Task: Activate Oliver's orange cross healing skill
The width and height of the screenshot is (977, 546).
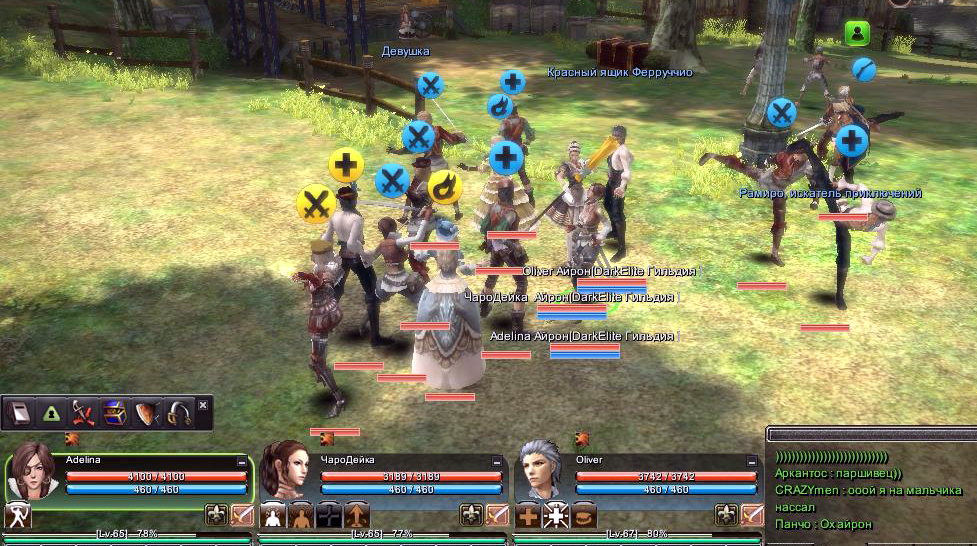Action: coord(529,516)
